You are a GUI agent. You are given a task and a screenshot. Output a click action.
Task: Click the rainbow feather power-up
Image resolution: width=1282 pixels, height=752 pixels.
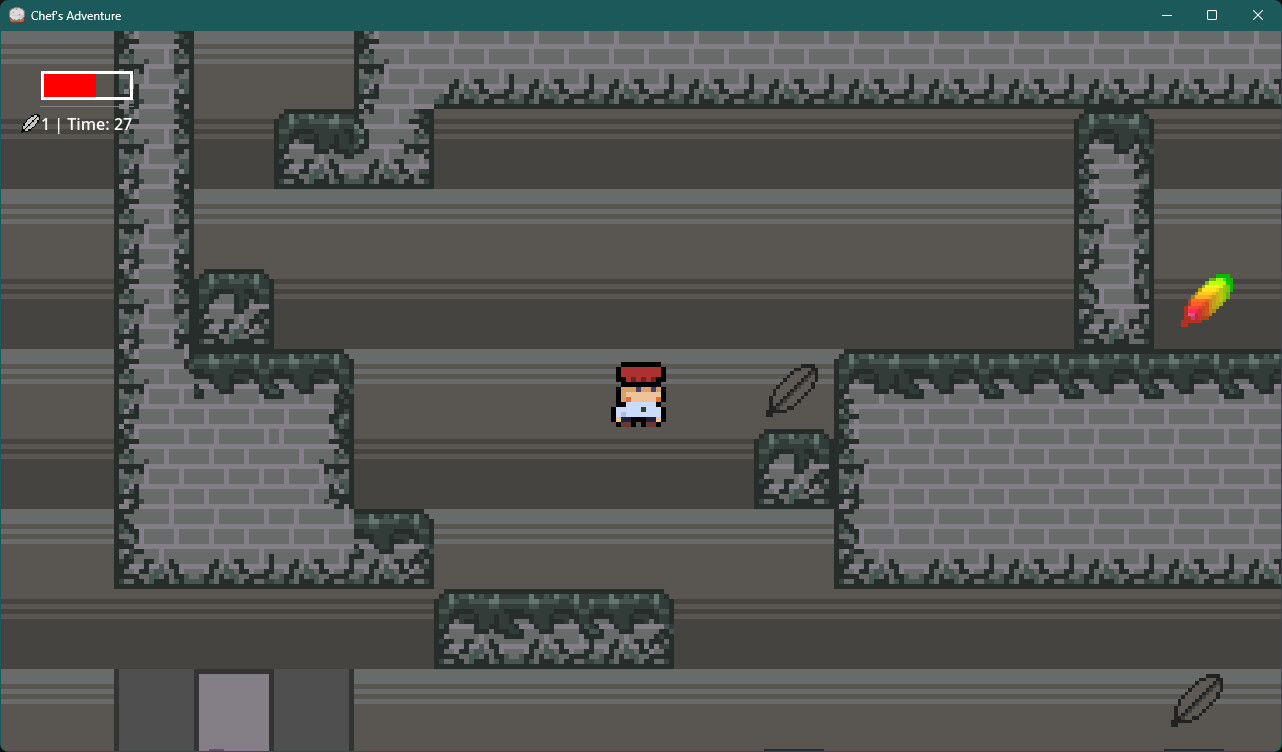(x=1209, y=300)
